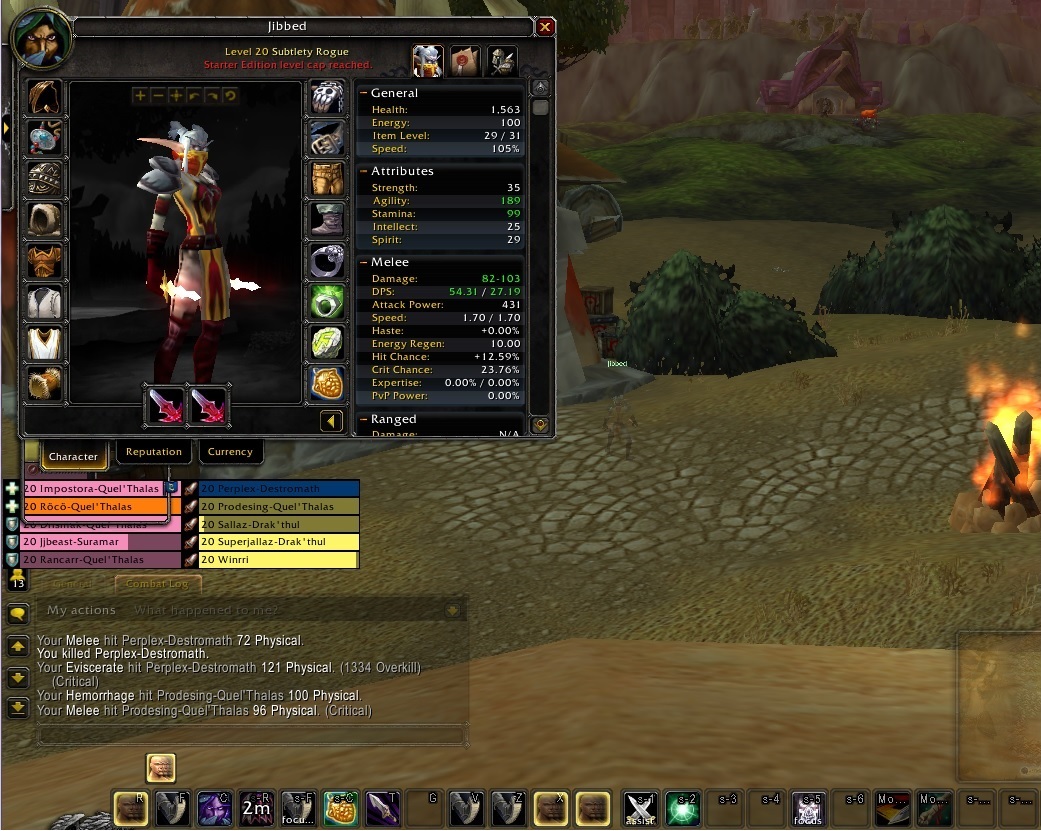This screenshot has width=1041, height=831.
Task: Collapse the General stats section
Action: pyautogui.click(x=365, y=93)
